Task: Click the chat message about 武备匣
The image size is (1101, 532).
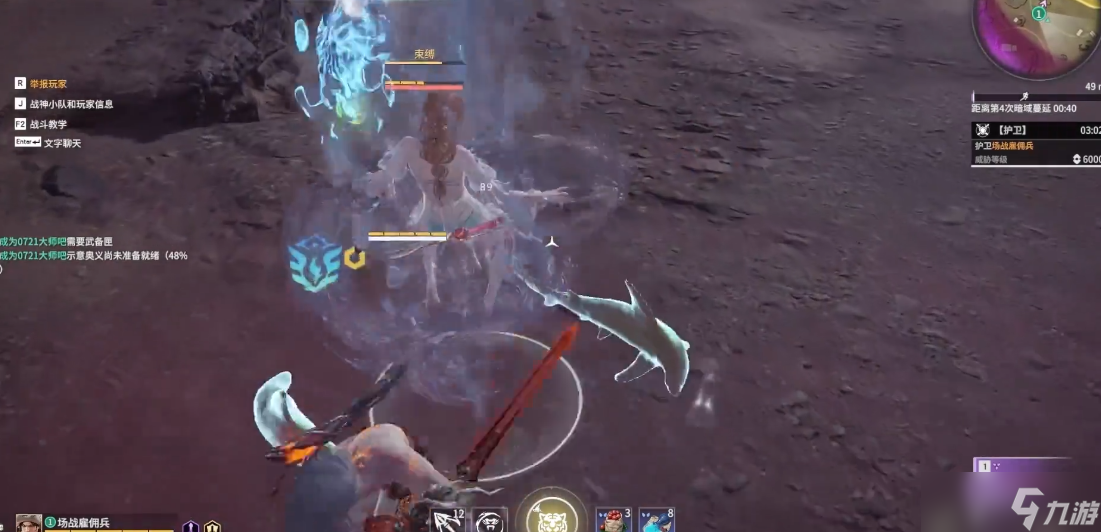Action: pos(70,241)
